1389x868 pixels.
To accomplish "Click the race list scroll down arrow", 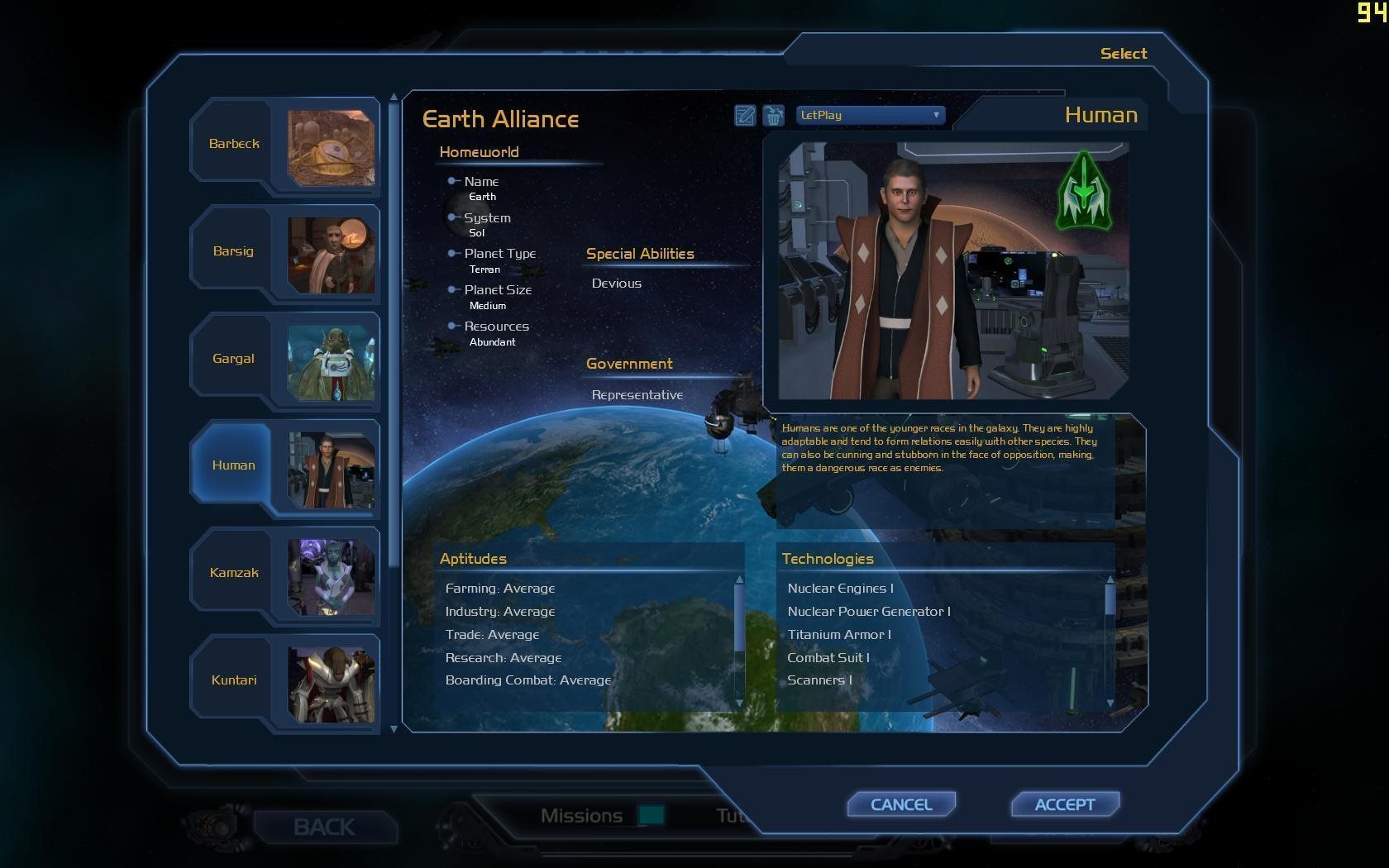I will pos(394,728).
